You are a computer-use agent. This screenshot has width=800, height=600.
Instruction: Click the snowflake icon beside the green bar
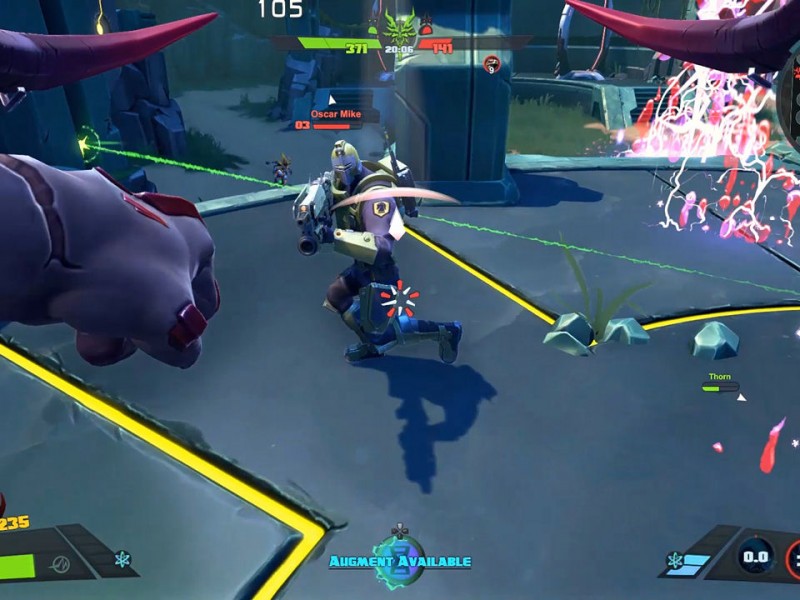pyautogui.click(x=122, y=559)
